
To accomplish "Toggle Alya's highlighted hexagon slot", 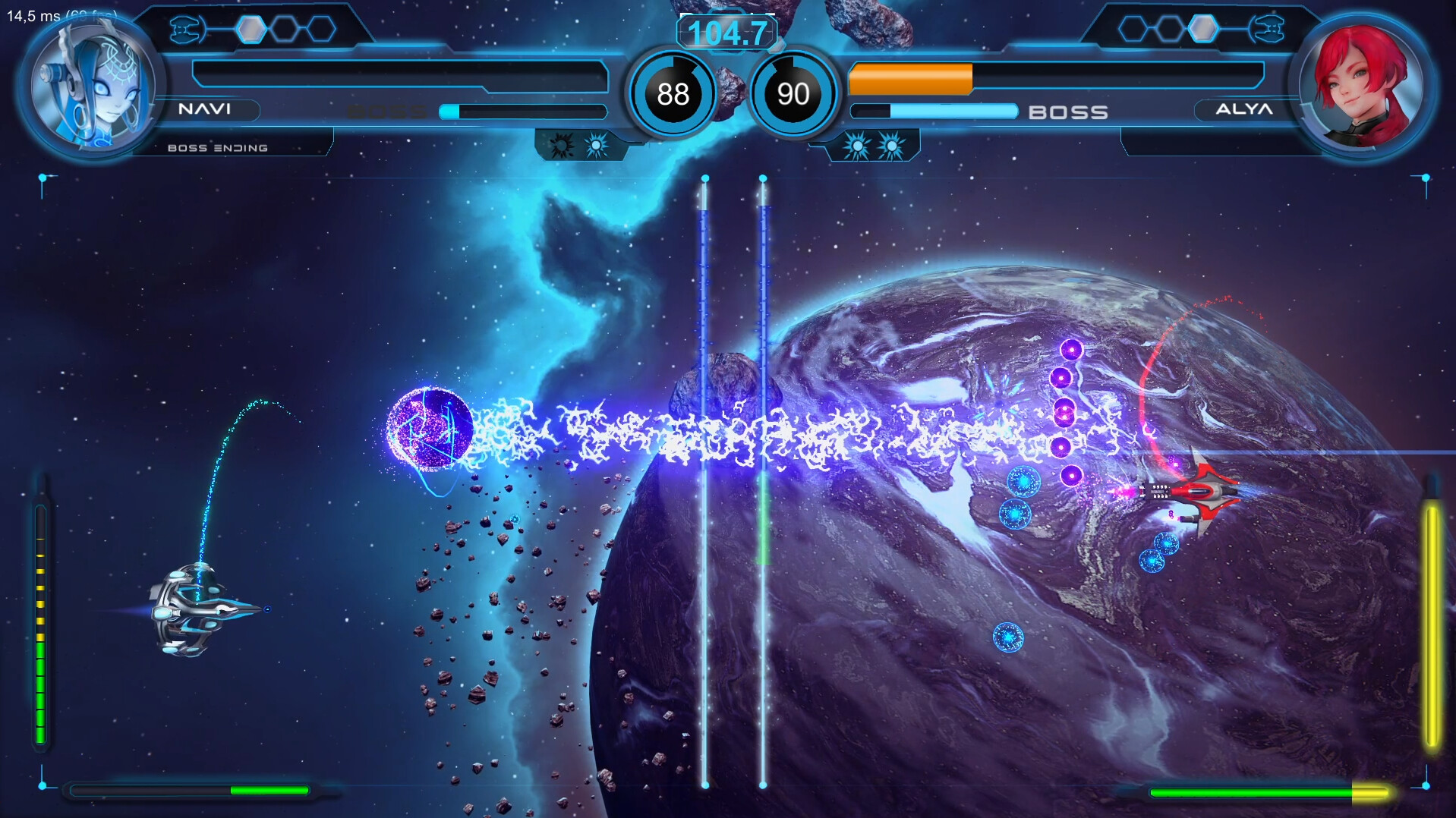I will (x=1205, y=27).
